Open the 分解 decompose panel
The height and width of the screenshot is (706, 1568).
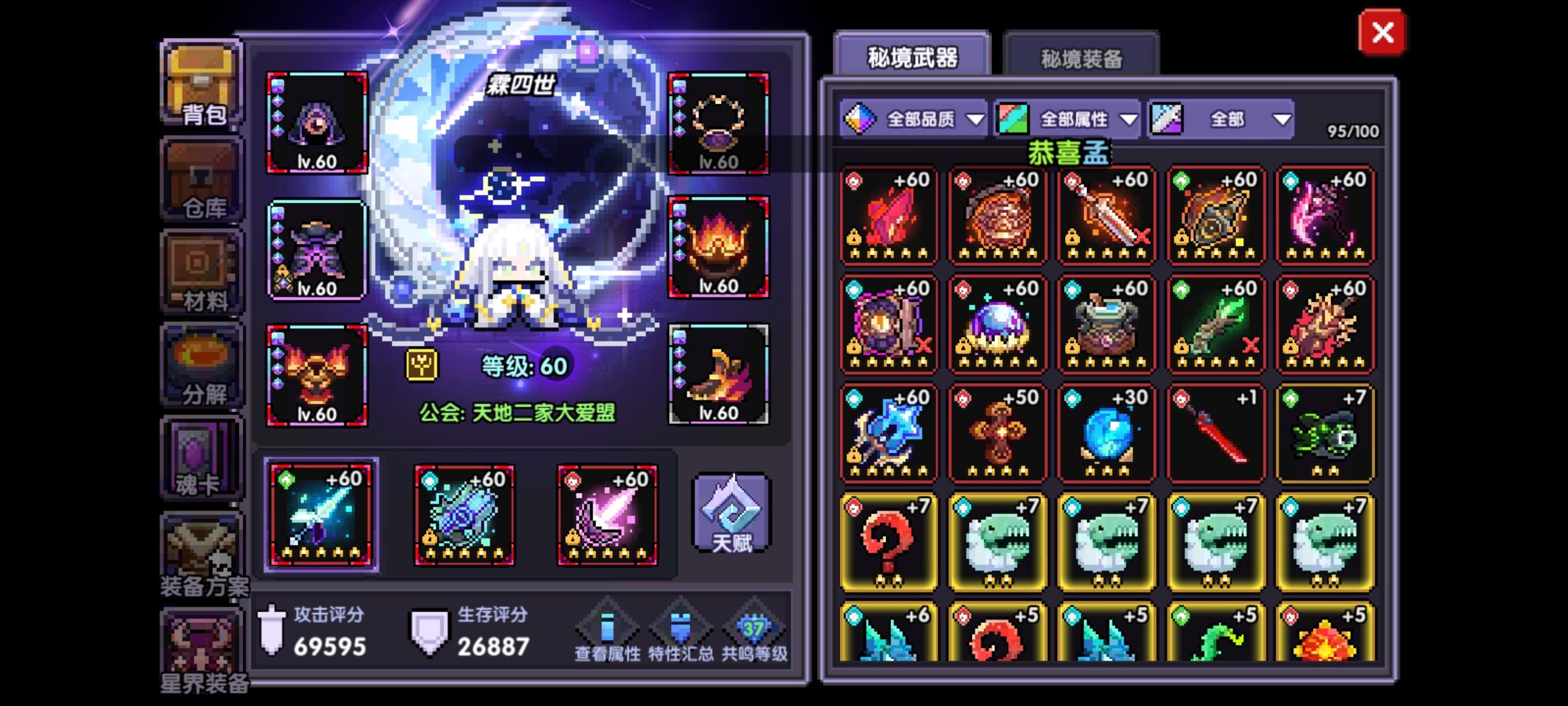pos(201,366)
